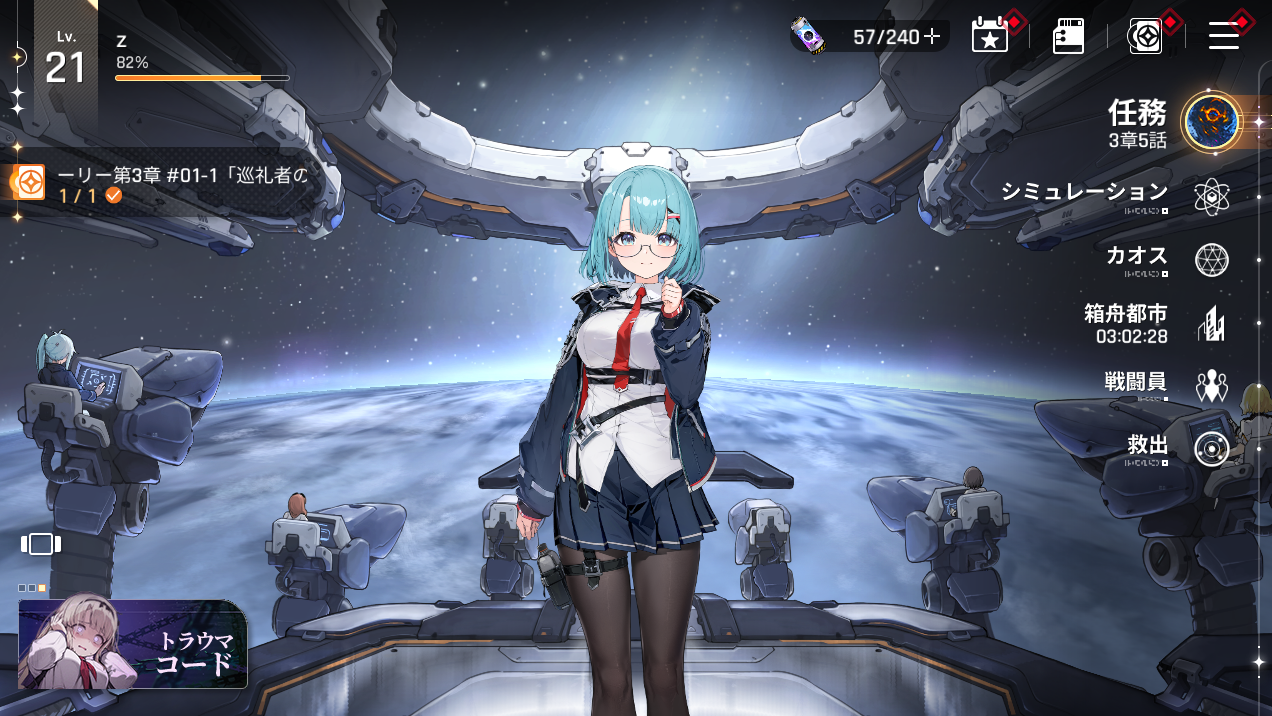The image size is (1272, 716).
Task: Open the トラウマコード banner
Action: (133, 644)
